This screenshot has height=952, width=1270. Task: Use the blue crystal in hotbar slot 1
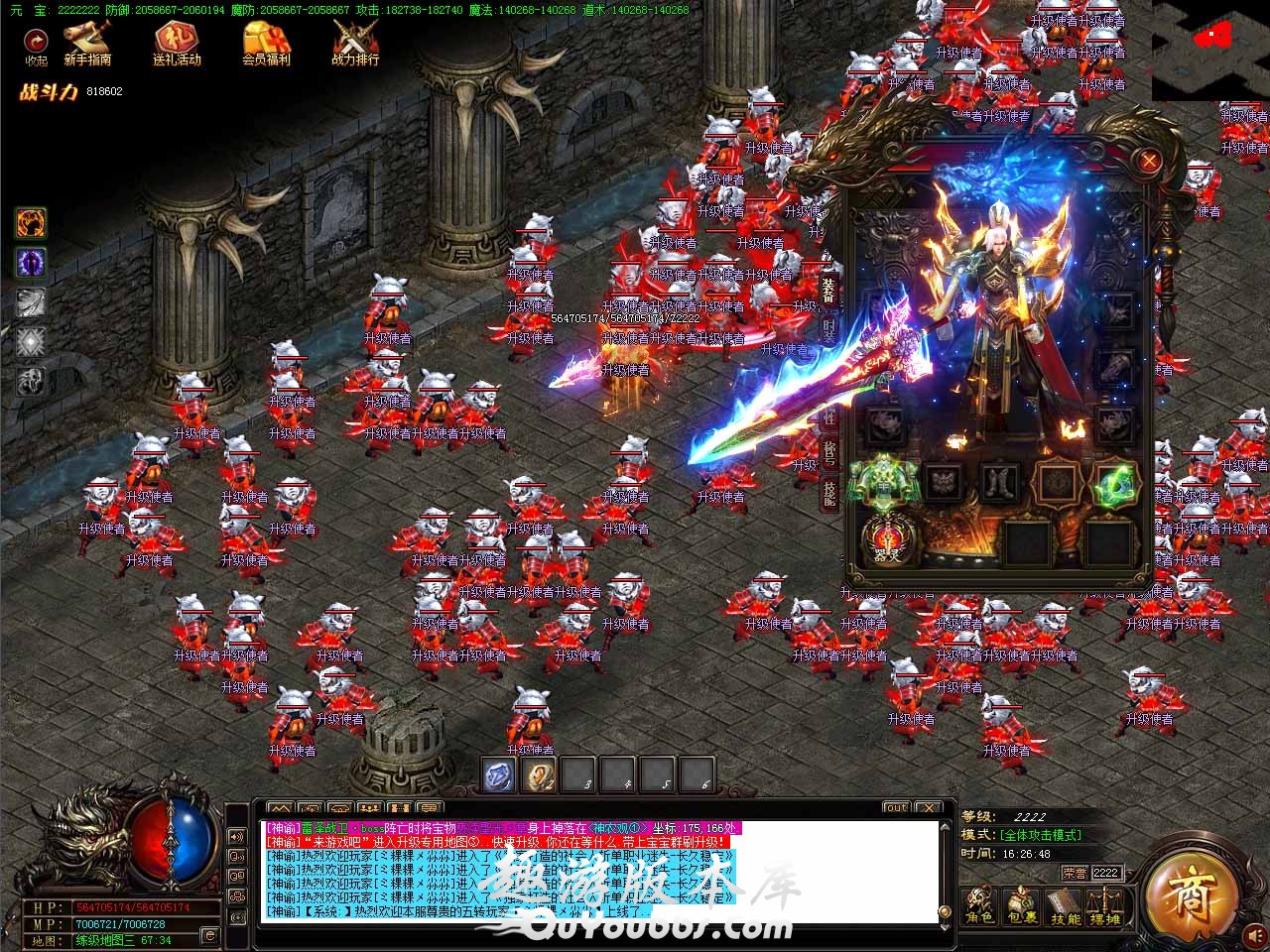click(498, 773)
